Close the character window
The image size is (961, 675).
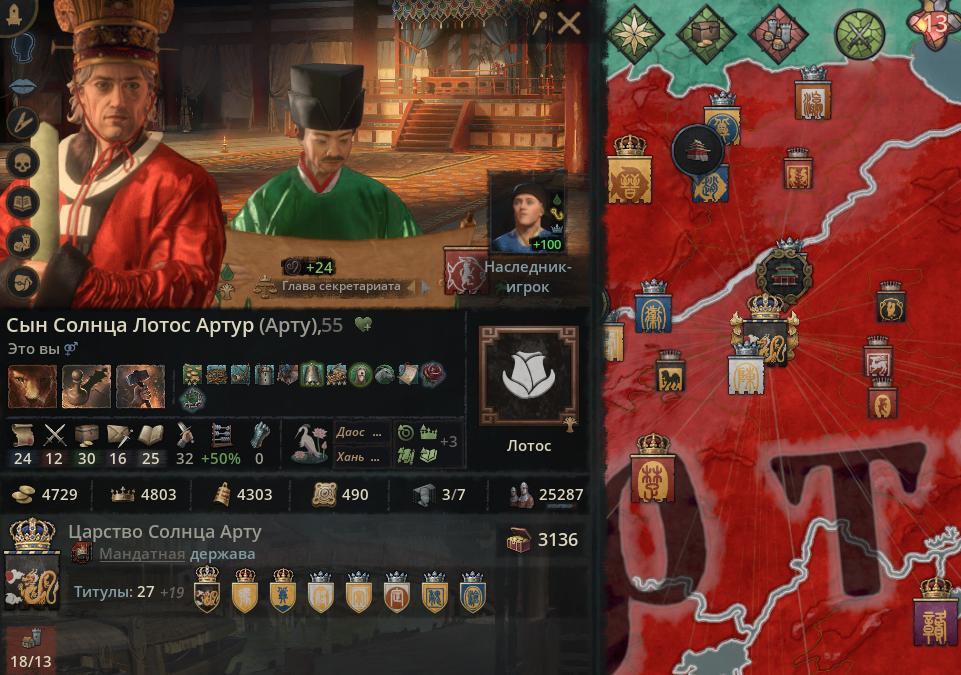pyautogui.click(x=569, y=24)
